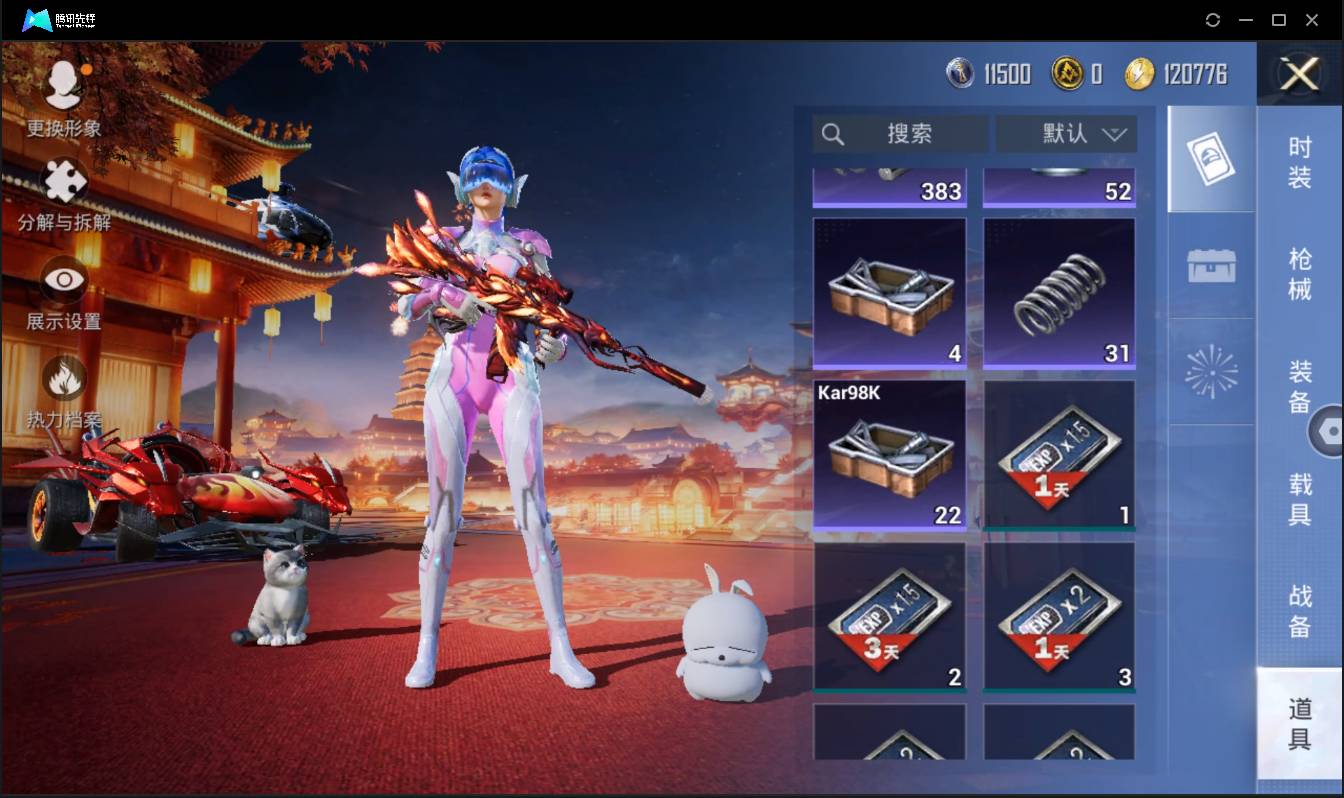Open the fireworks sub-category

(x=1211, y=372)
